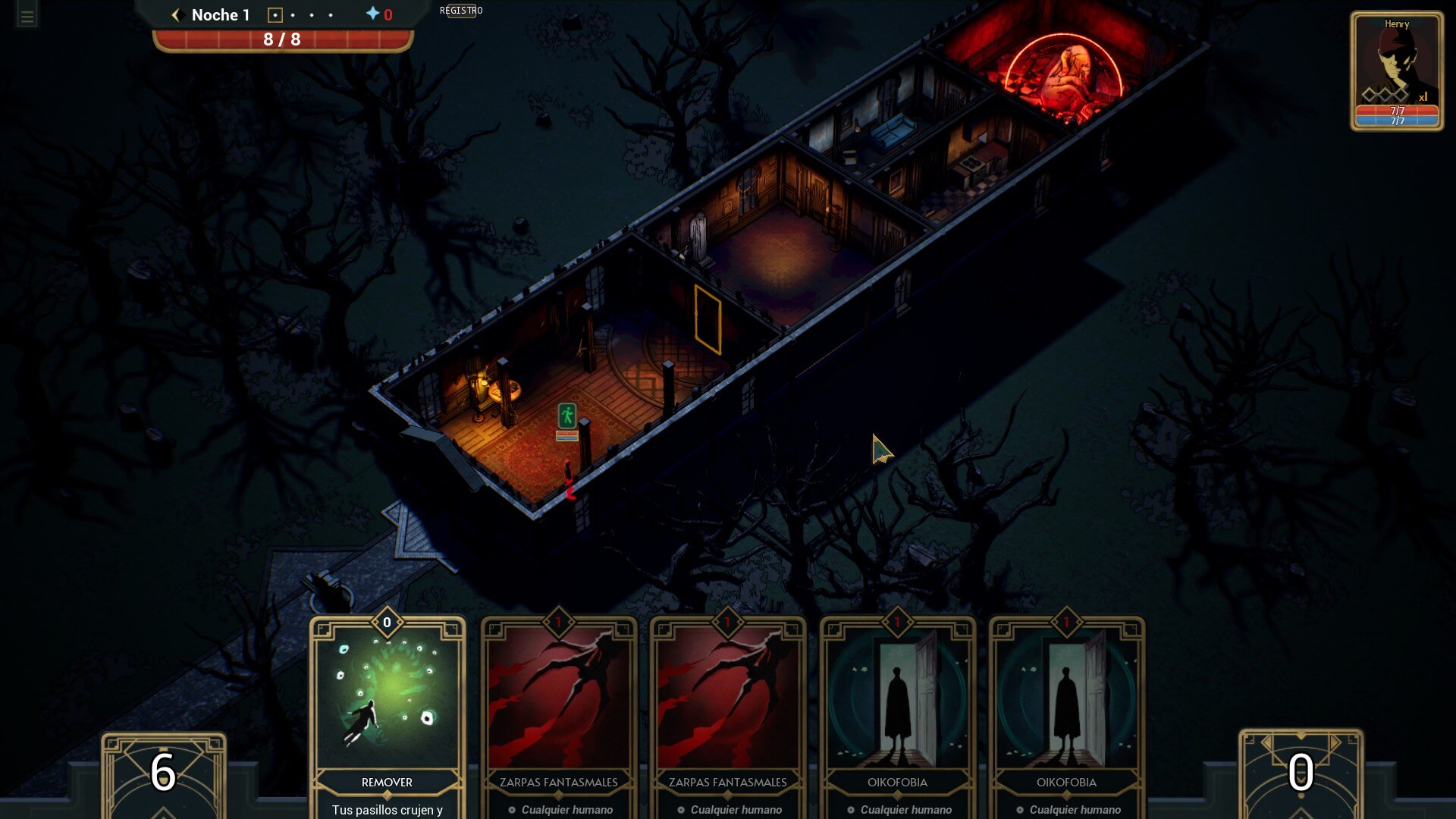View the discard pile showing 0

(1301, 773)
